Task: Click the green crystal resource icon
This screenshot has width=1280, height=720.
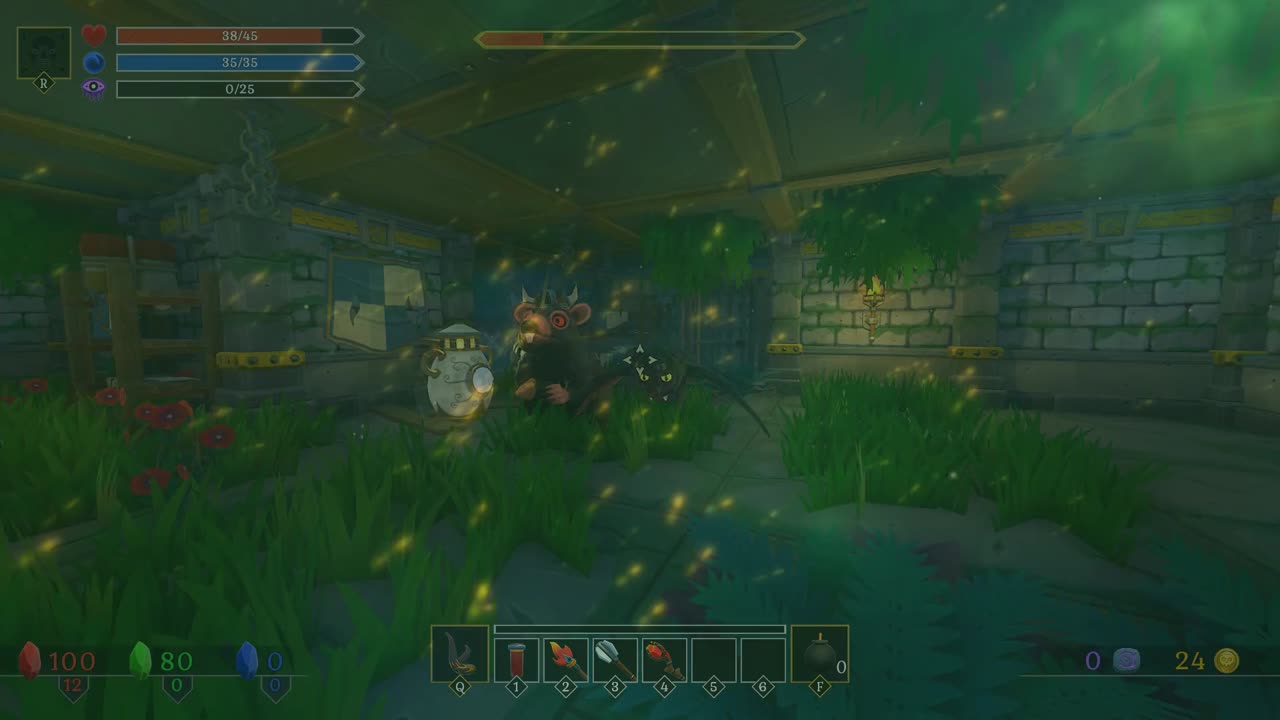Action: (142, 660)
